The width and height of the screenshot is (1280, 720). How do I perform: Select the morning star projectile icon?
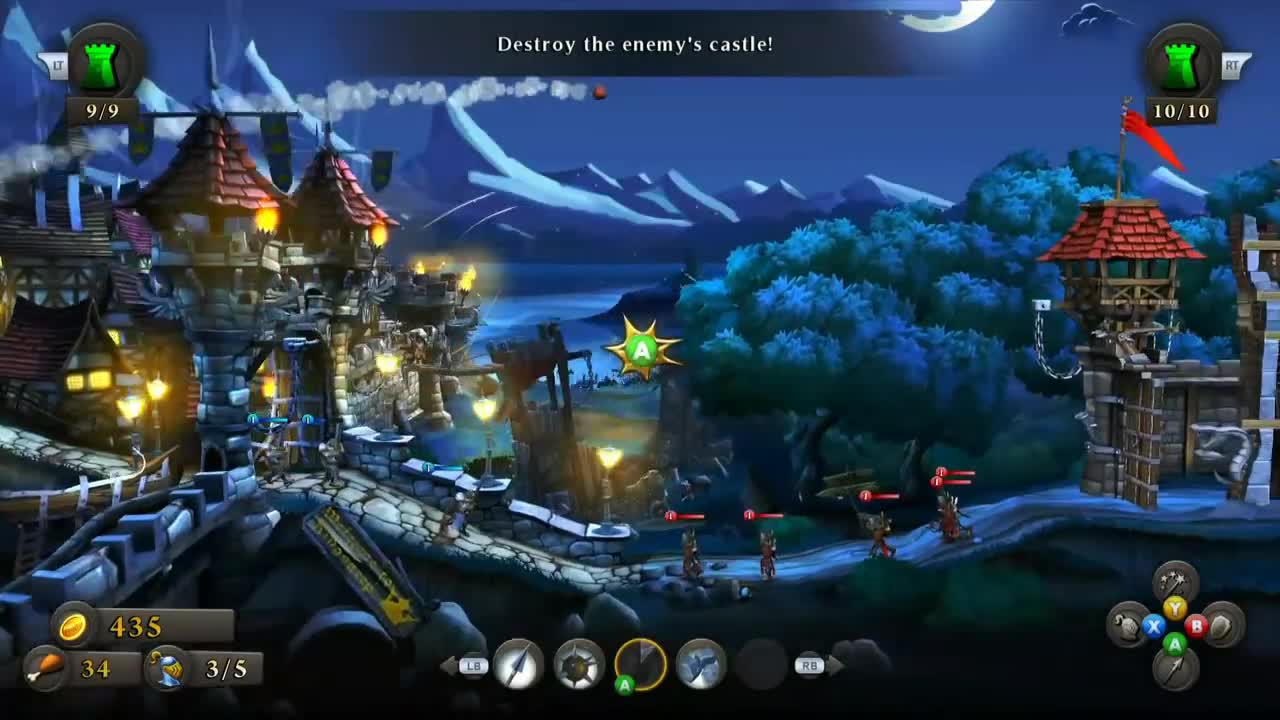tap(576, 665)
